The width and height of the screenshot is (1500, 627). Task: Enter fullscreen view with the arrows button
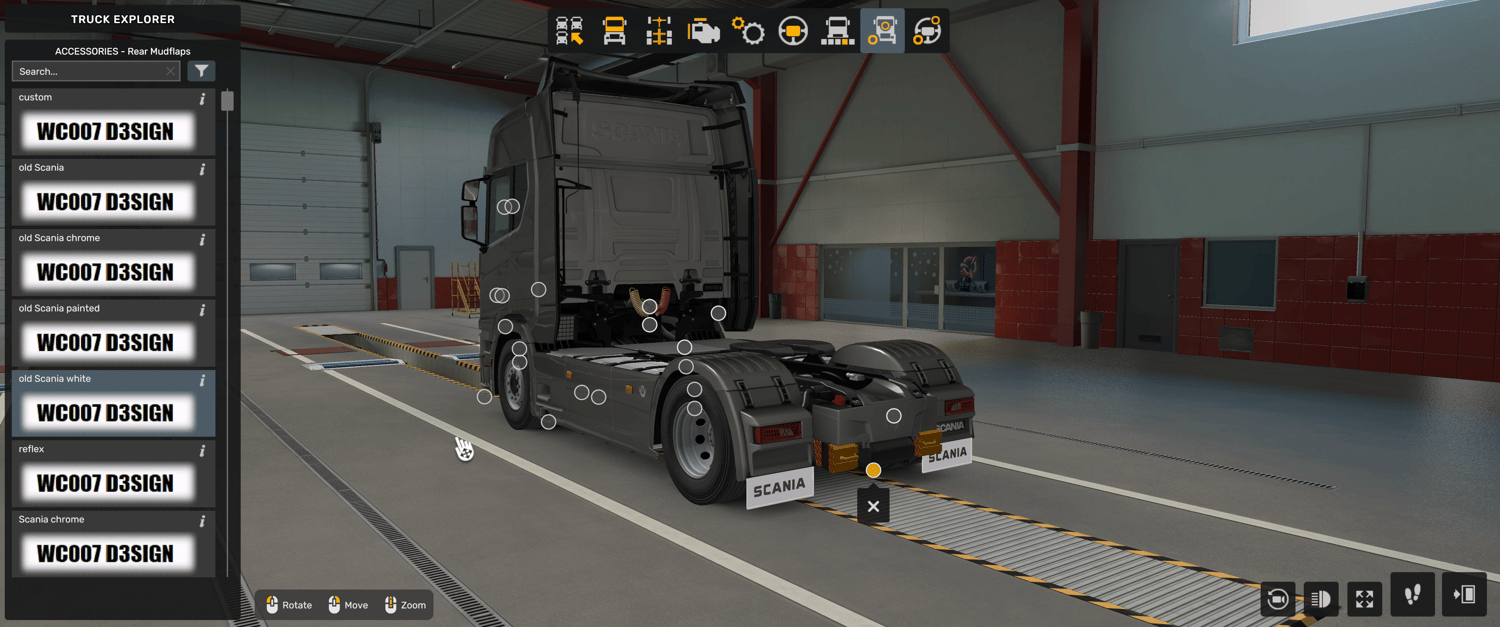click(1365, 599)
